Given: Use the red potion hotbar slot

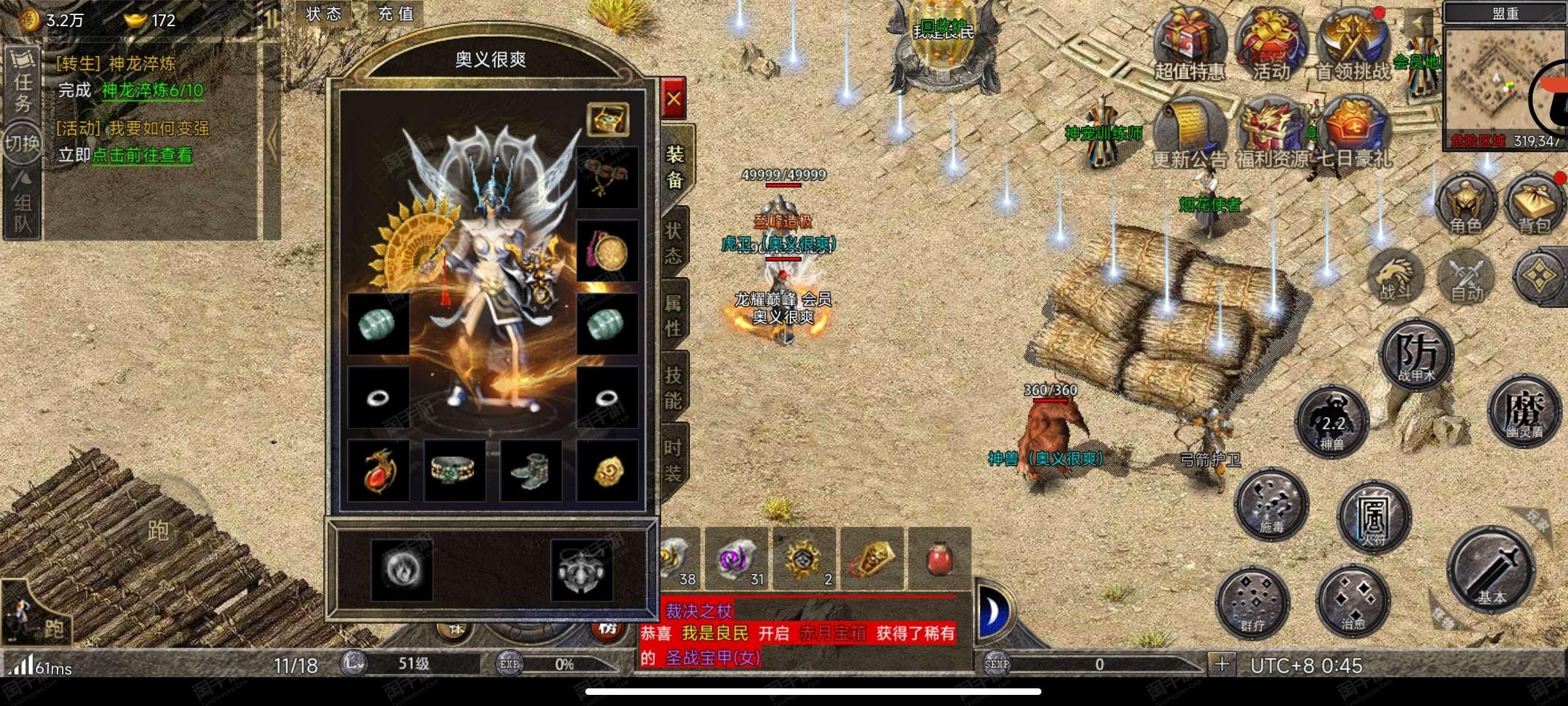Looking at the screenshot, I should tap(939, 559).
